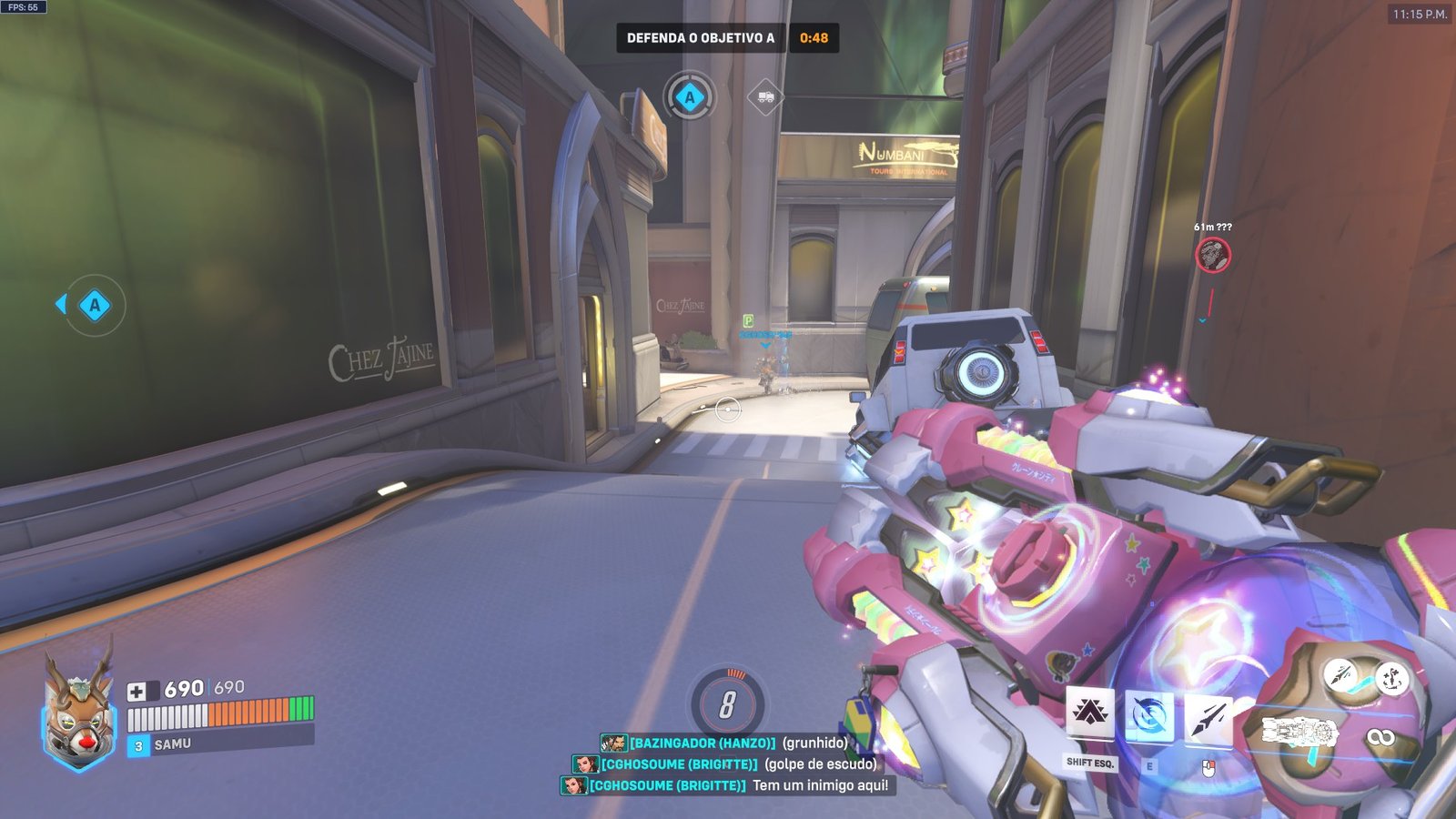Select objective A marker in the top tracker

click(x=690, y=97)
